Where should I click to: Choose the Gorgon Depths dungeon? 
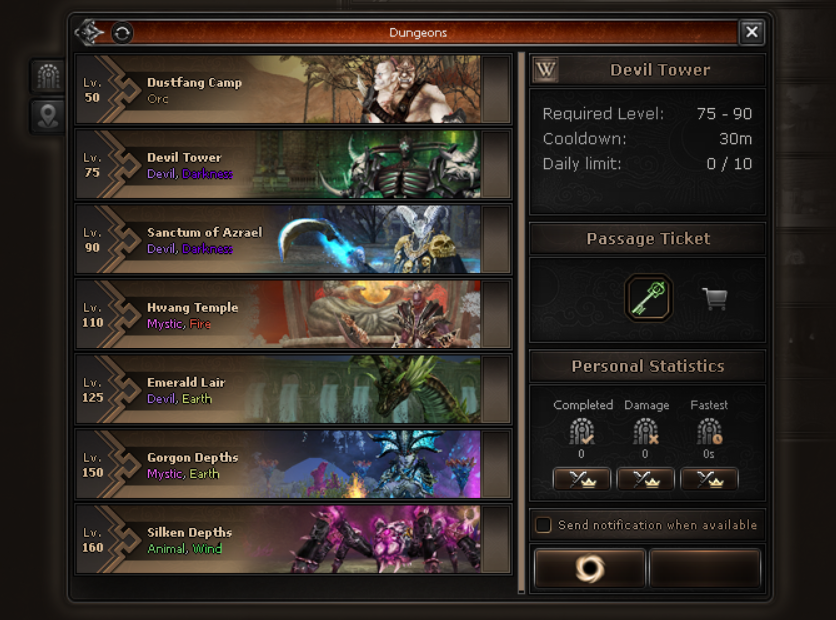pyautogui.click(x=280, y=464)
